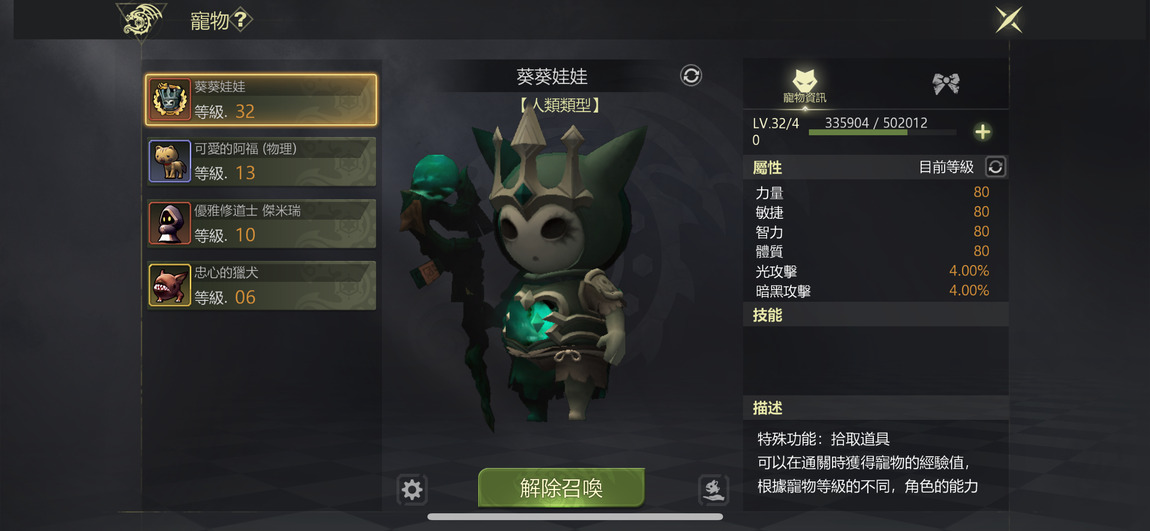Toggle the 目前等級 attribute refresh icon
Screen dimensions: 1150x531
[995, 167]
